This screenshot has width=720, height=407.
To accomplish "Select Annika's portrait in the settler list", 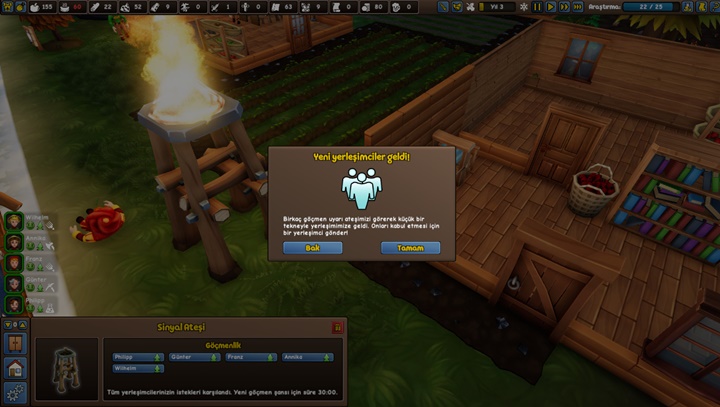I will [x=15, y=241].
